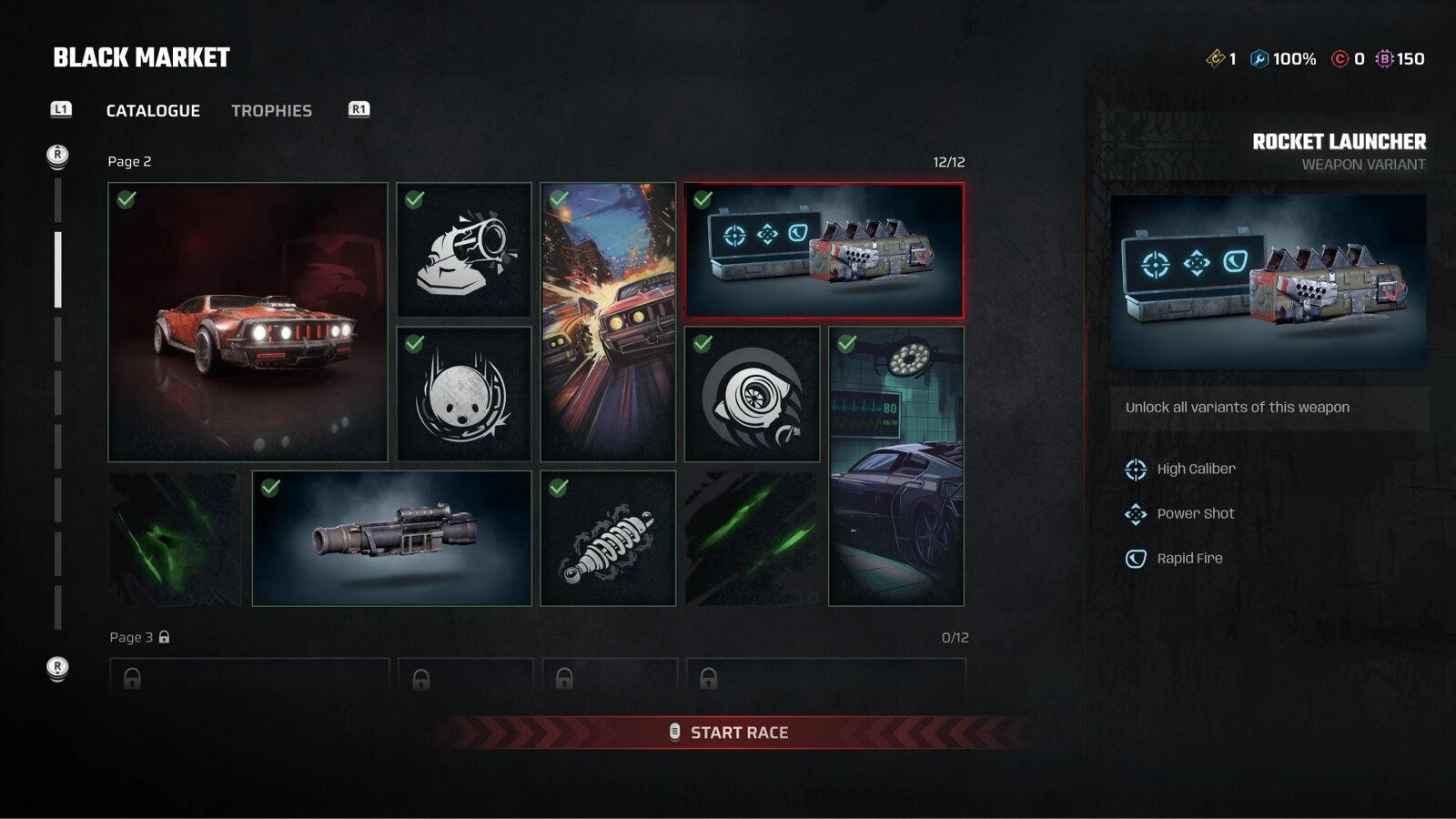Click the wrench icon showing 100%
Screen dimensions: 1456x819
point(1259,58)
